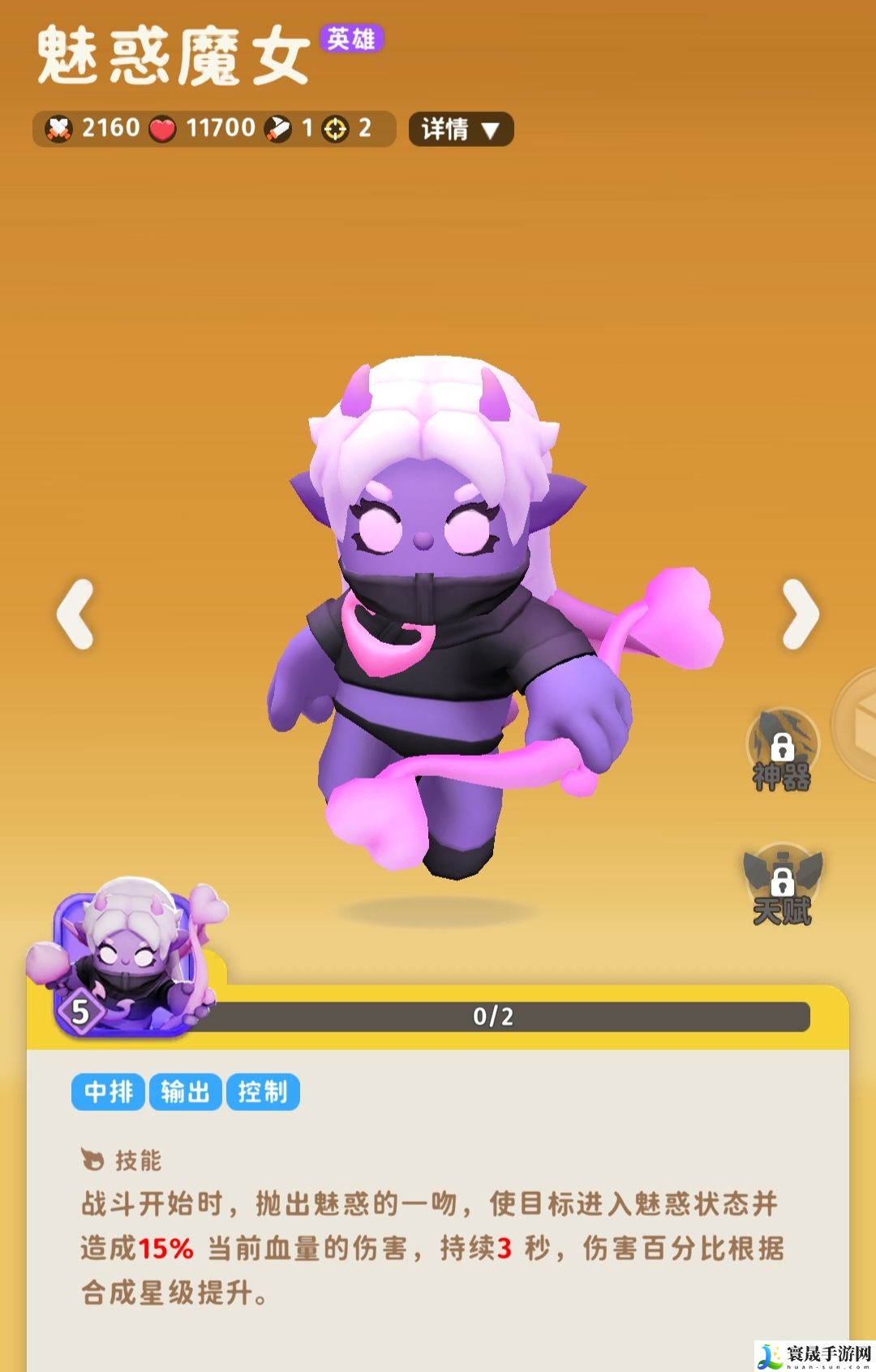876x1372 pixels.
Task: Click the 中排 mid-row tag
Action: 109,1092
